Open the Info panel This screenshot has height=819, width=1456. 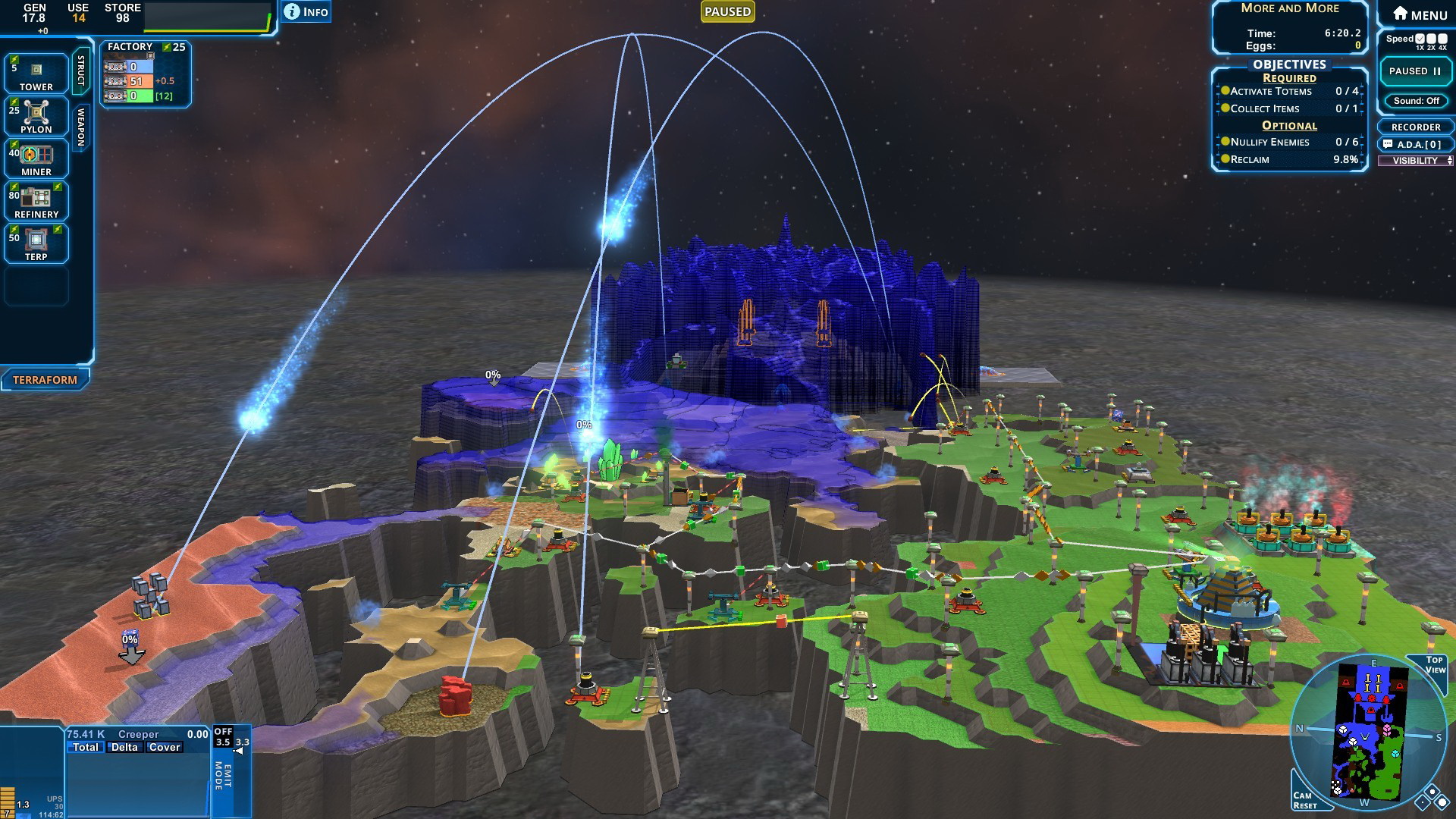[x=306, y=11]
